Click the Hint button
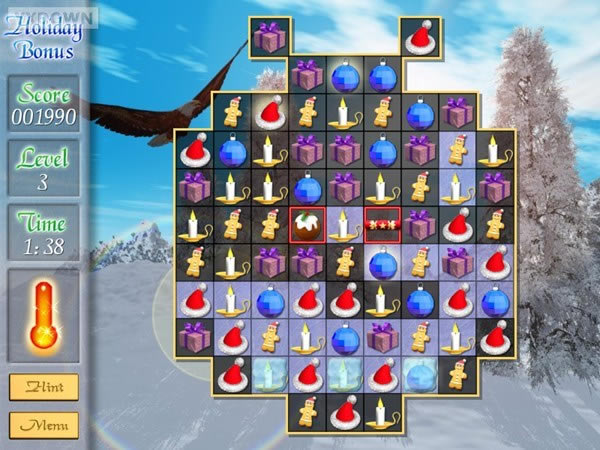The height and width of the screenshot is (450, 600). (43, 387)
